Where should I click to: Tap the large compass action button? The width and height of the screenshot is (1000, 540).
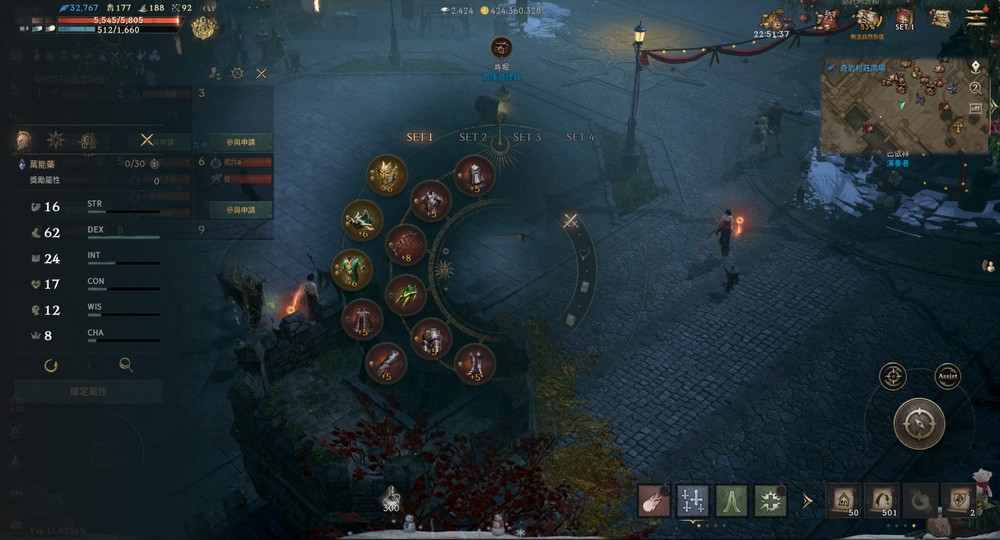click(x=919, y=423)
